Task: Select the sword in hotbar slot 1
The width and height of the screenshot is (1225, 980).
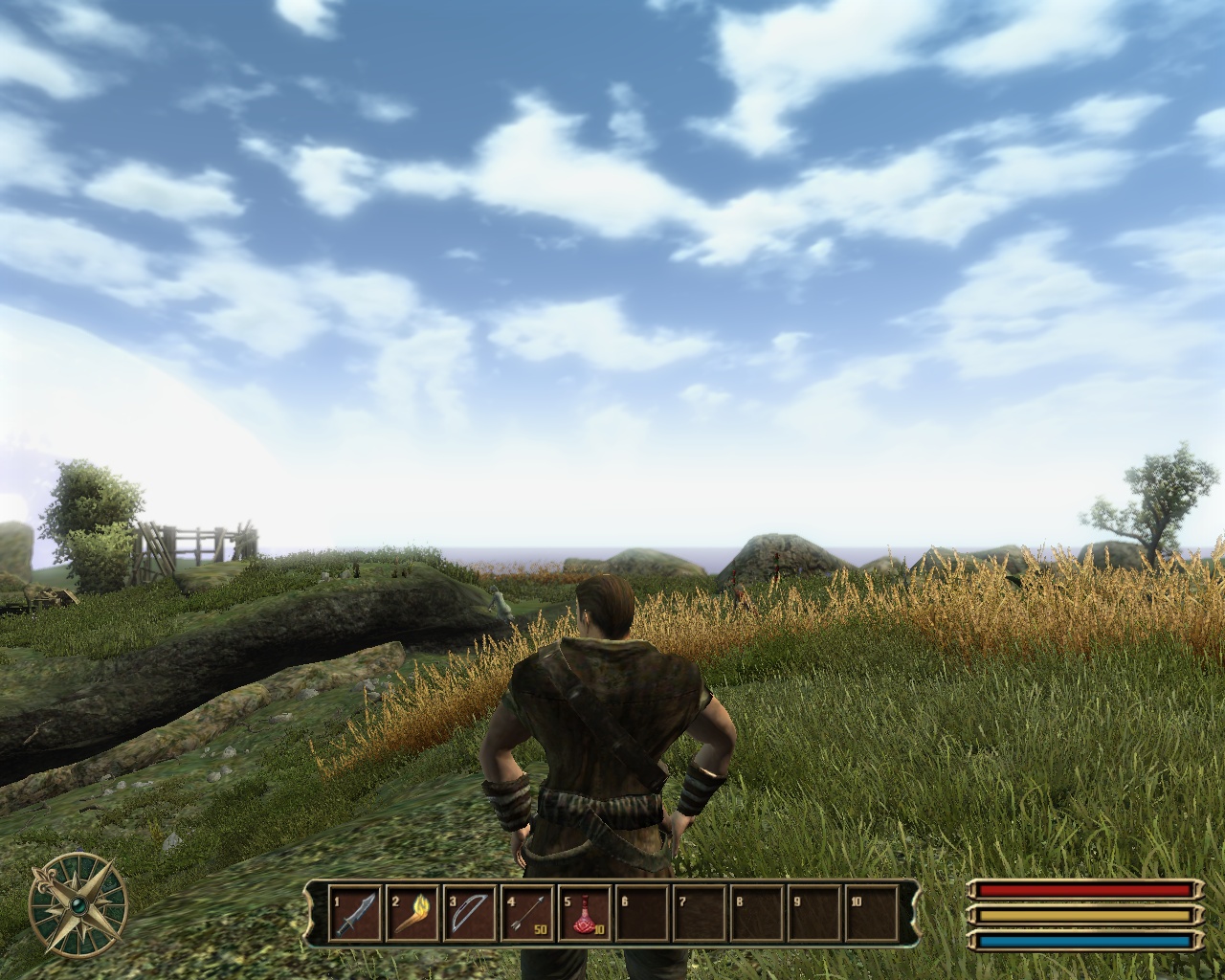Action: pyautogui.click(x=355, y=914)
